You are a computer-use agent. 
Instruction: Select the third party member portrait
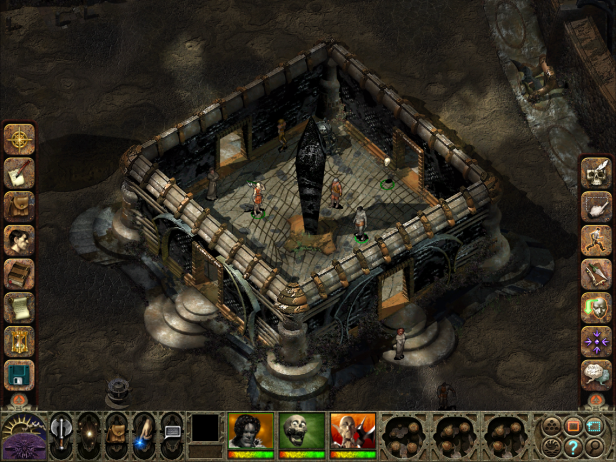click(352, 432)
